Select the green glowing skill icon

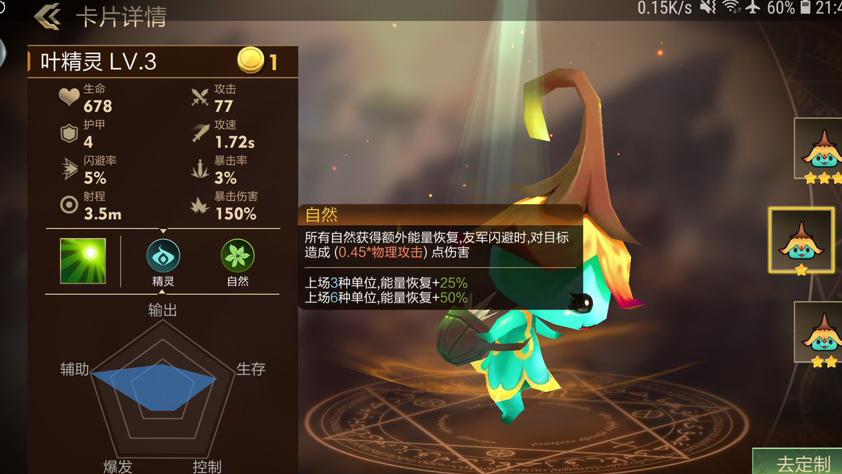pyautogui.click(x=83, y=260)
